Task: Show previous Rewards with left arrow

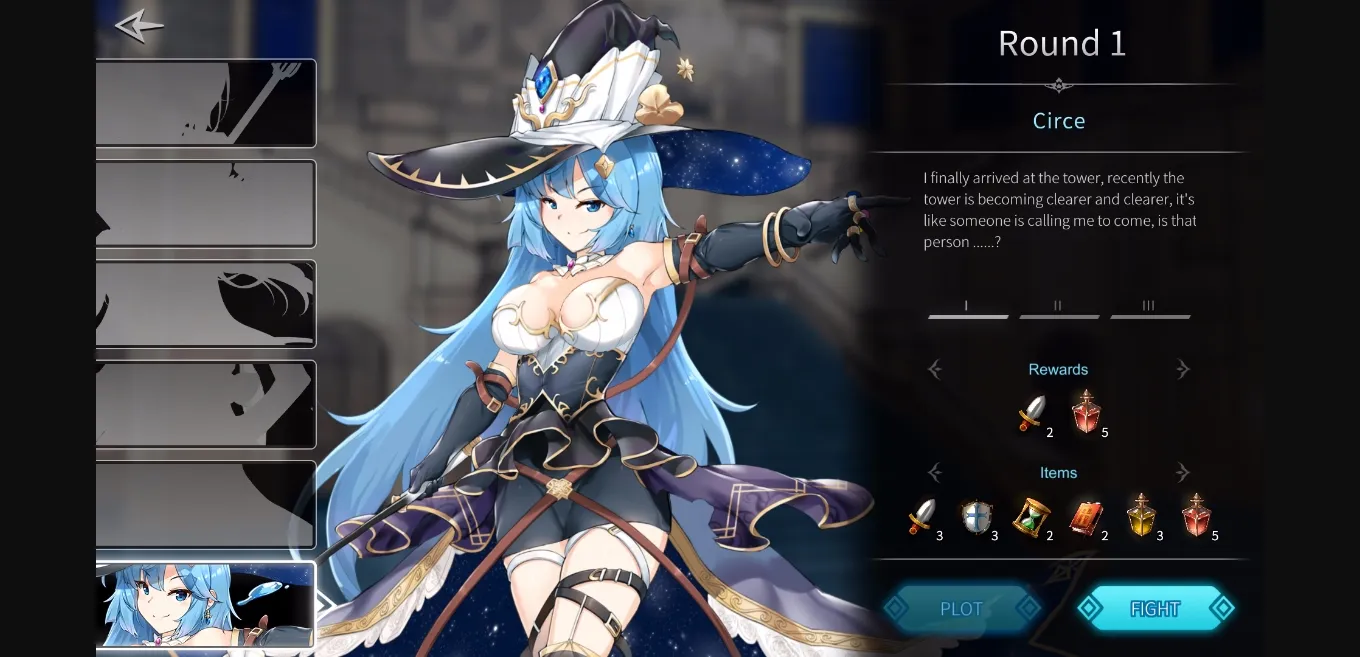Action: pyautogui.click(x=935, y=370)
